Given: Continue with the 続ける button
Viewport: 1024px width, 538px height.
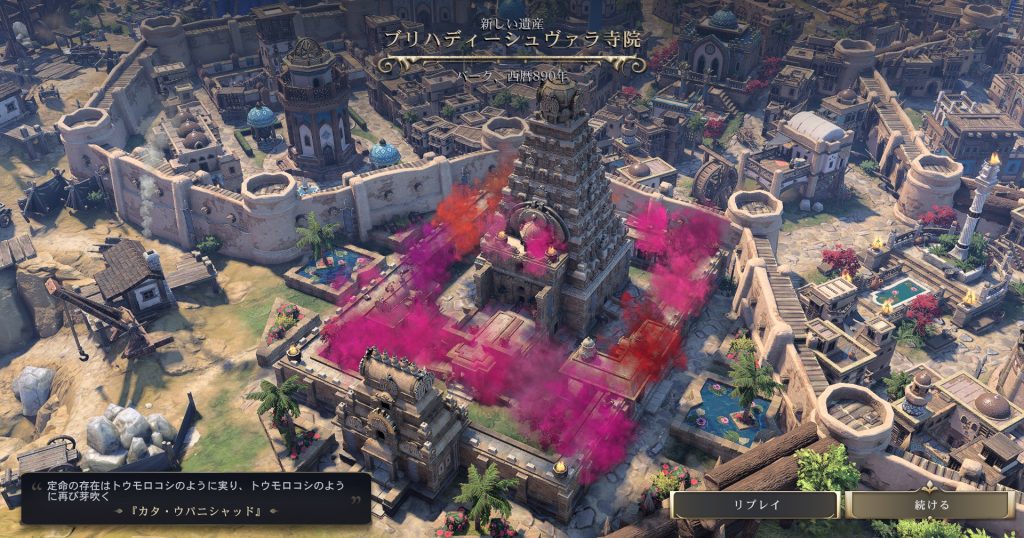Looking at the screenshot, I should coord(931,505).
